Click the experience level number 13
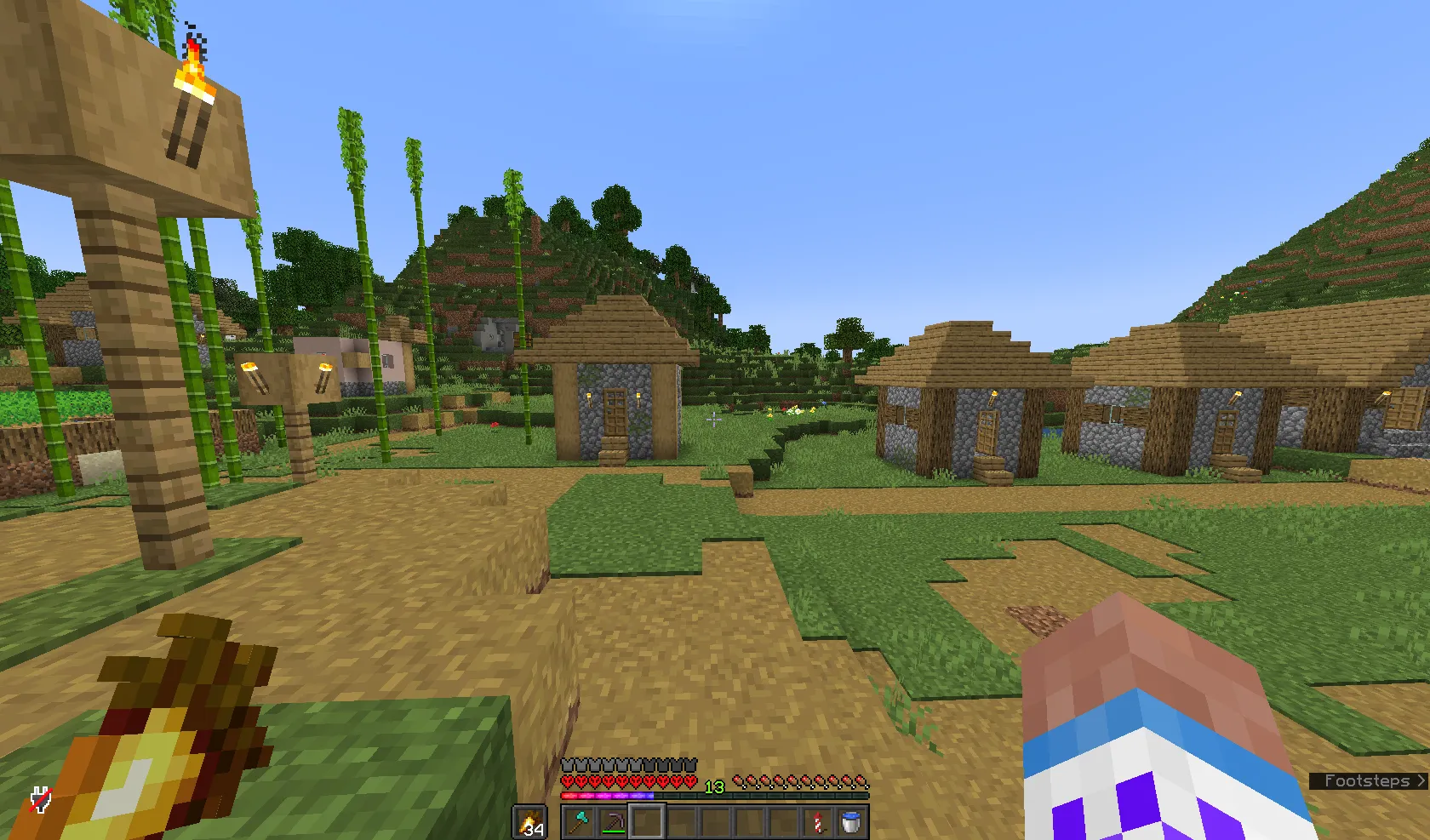Viewport: 1430px width, 840px height. click(713, 786)
